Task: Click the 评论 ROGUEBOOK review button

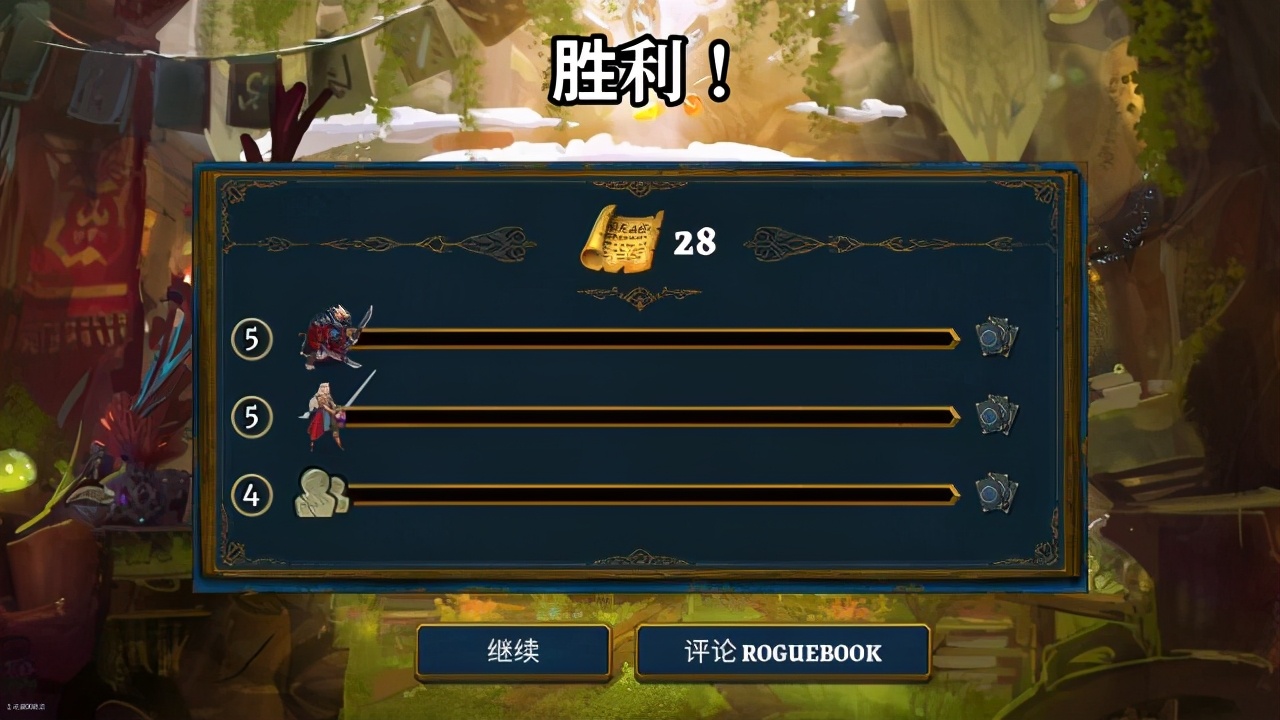Action: pos(785,652)
